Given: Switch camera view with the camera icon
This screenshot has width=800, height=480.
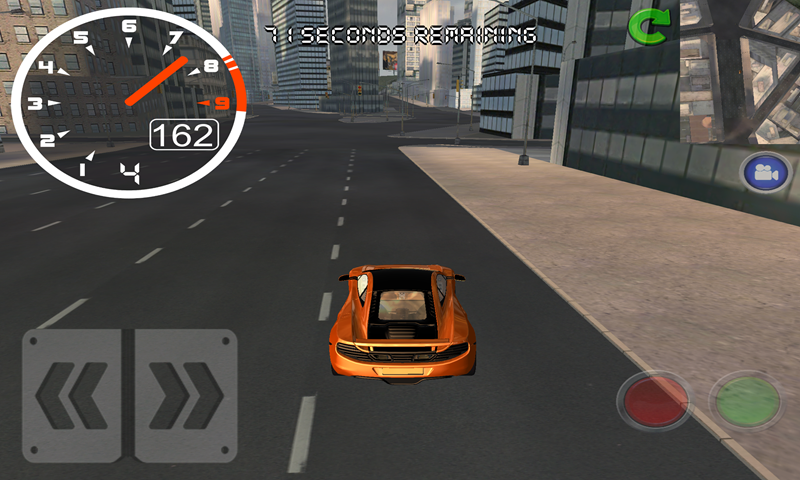Looking at the screenshot, I should [766, 173].
